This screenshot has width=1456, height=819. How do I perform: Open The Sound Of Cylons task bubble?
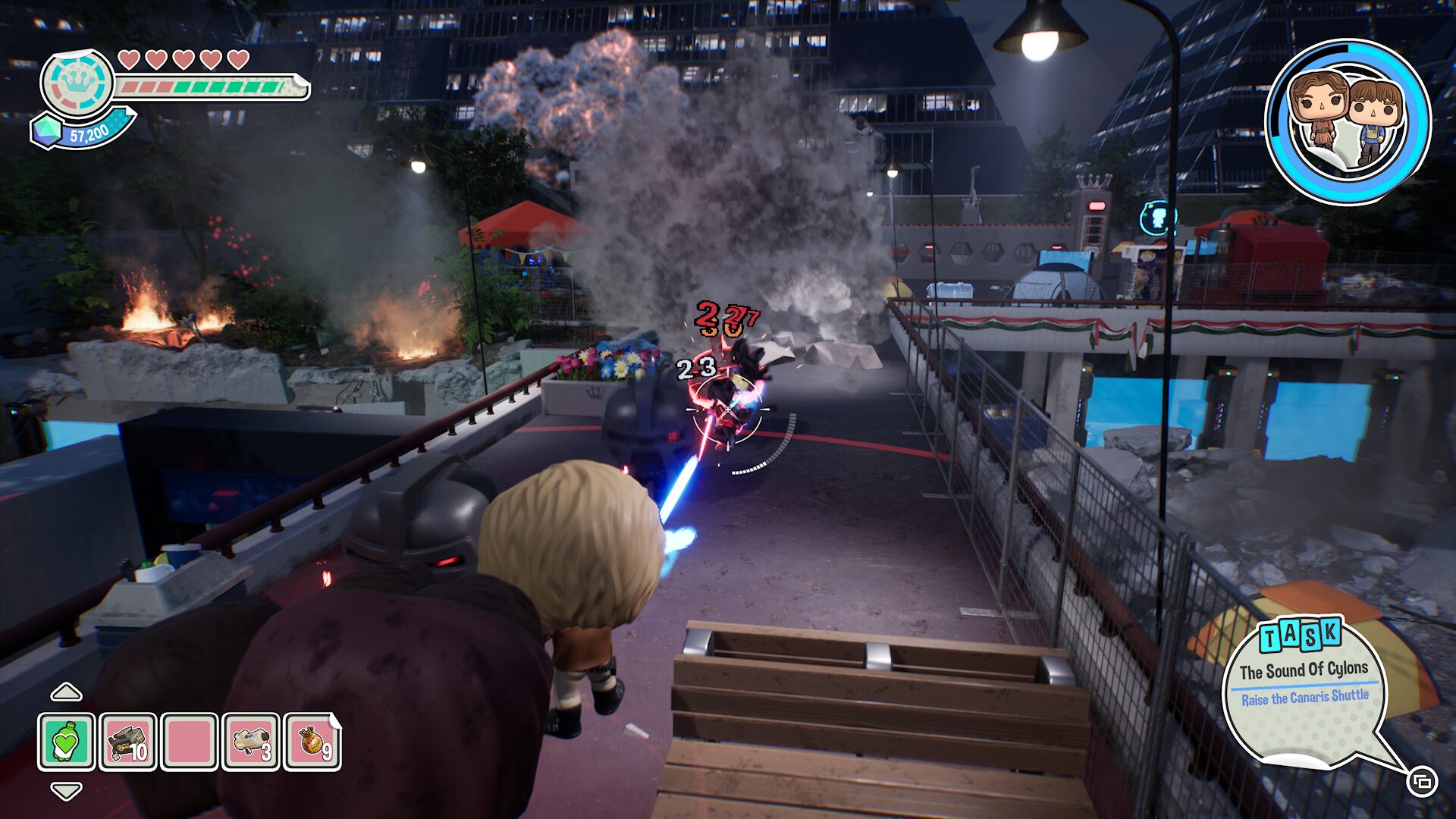tap(1305, 687)
